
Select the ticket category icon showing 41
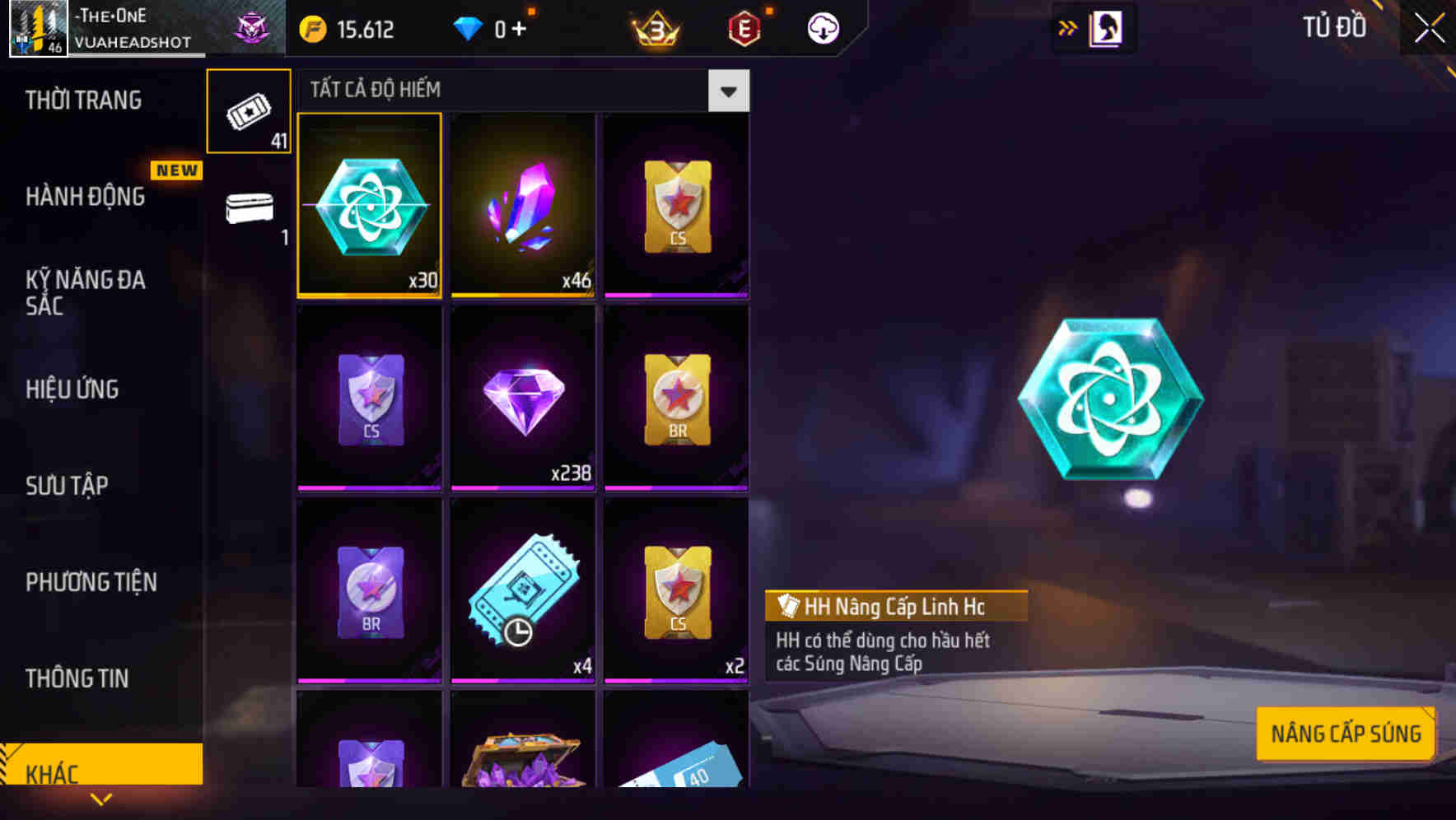point(249,111)
